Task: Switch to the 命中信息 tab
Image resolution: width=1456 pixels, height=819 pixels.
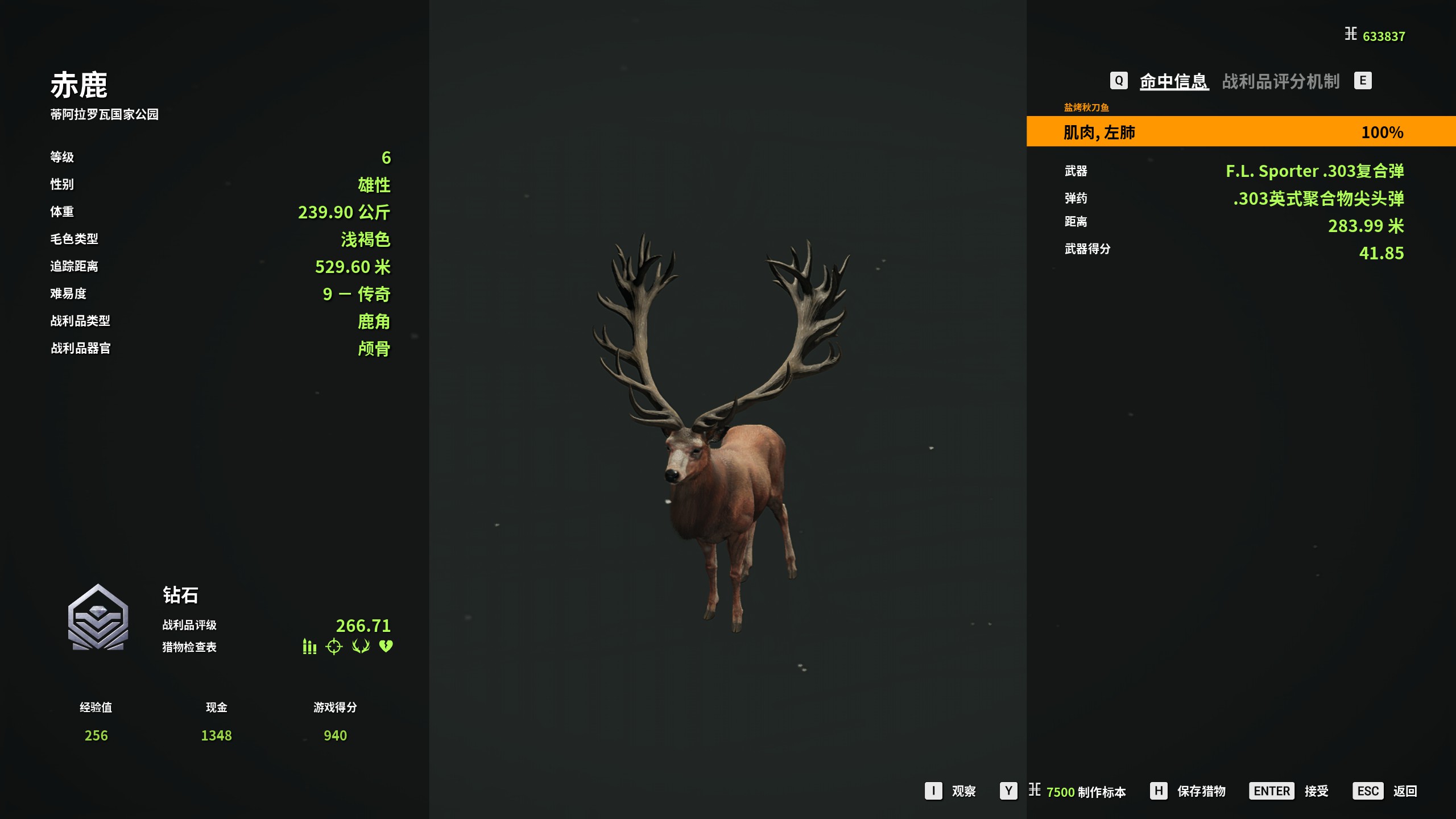Action: [1173, 81]
